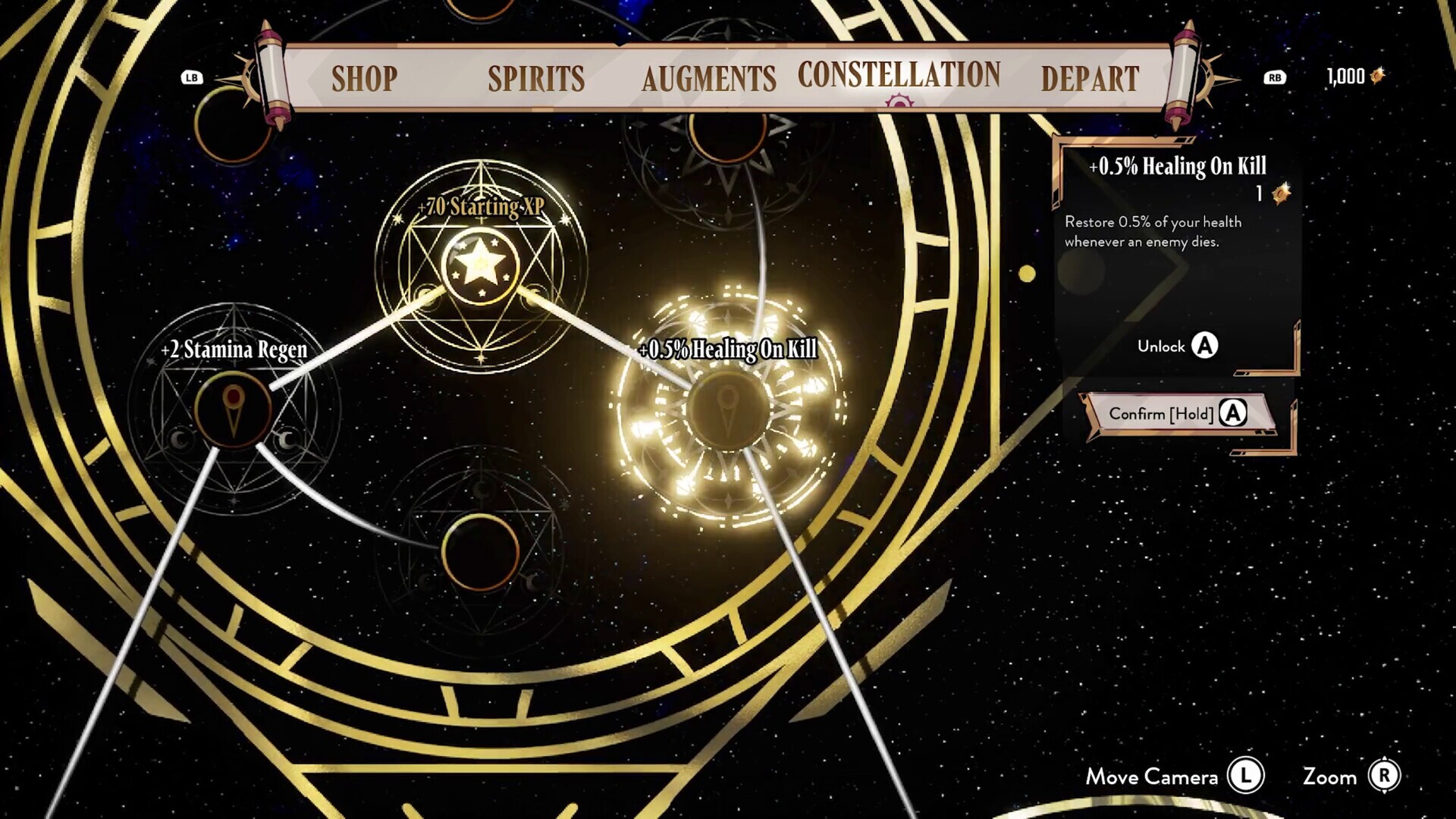Switch to the SHOP tab
Viewport: 1456px width, 819px height.
pos(365,78)
